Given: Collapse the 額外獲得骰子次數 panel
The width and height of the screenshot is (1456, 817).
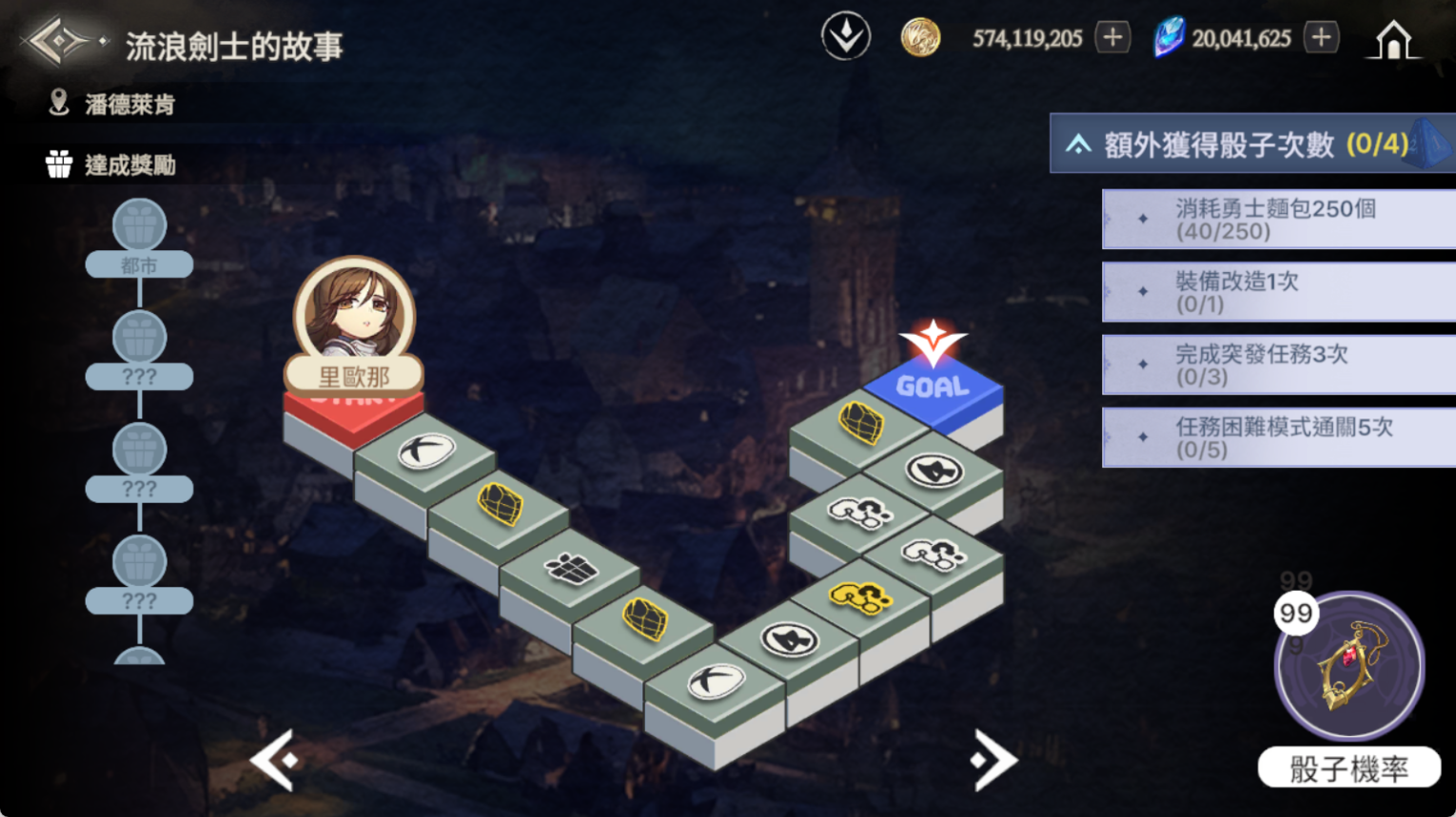Looking at the screenshot, I should tap(1078, 145).
